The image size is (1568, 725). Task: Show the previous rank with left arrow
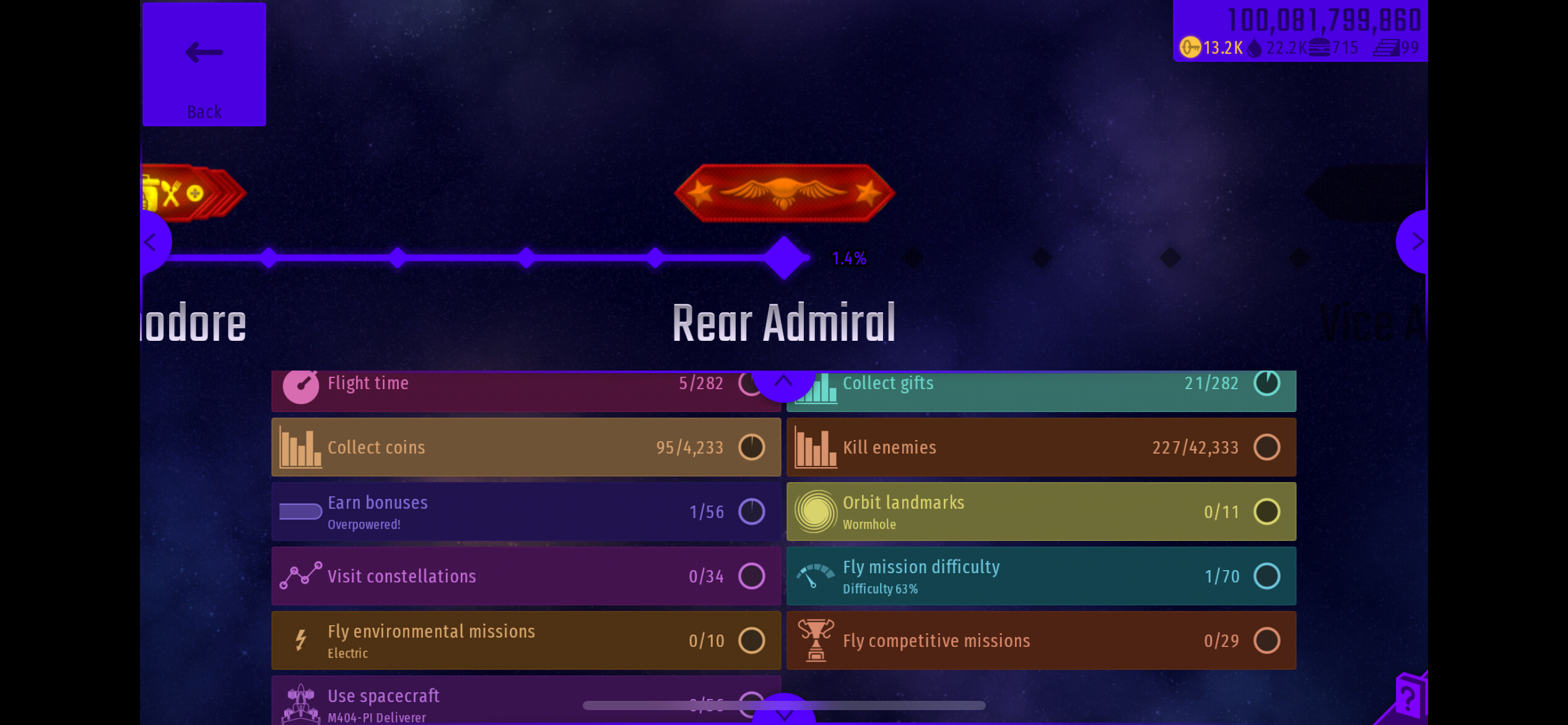coord(152,242)
